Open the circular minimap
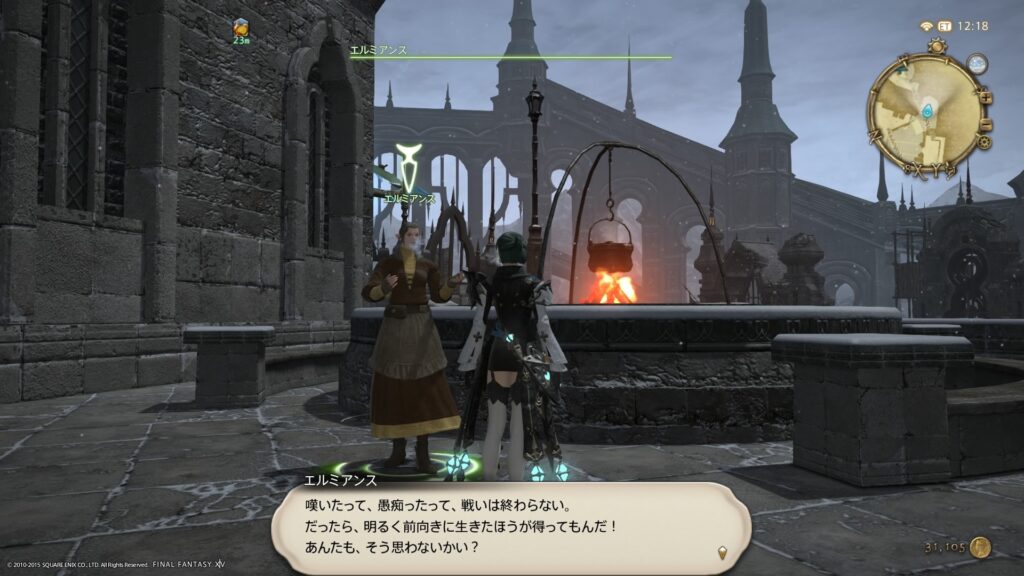 click(924, 110)
